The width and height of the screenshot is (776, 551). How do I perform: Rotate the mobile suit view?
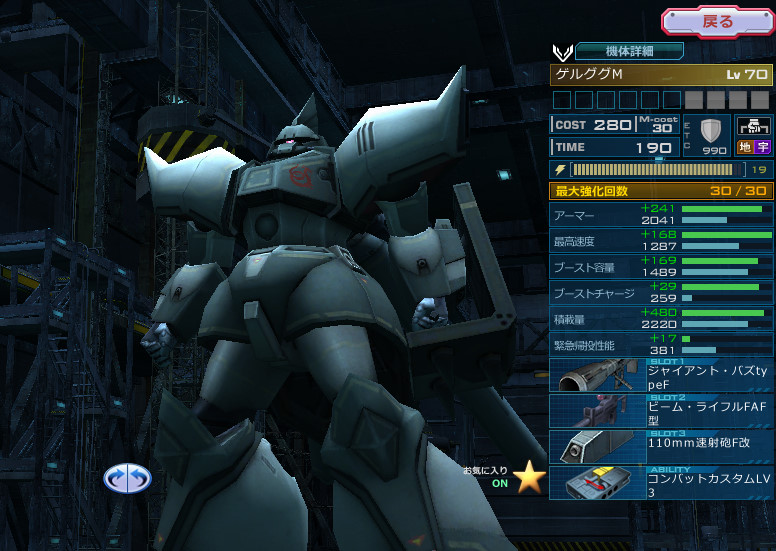point(128,478)
